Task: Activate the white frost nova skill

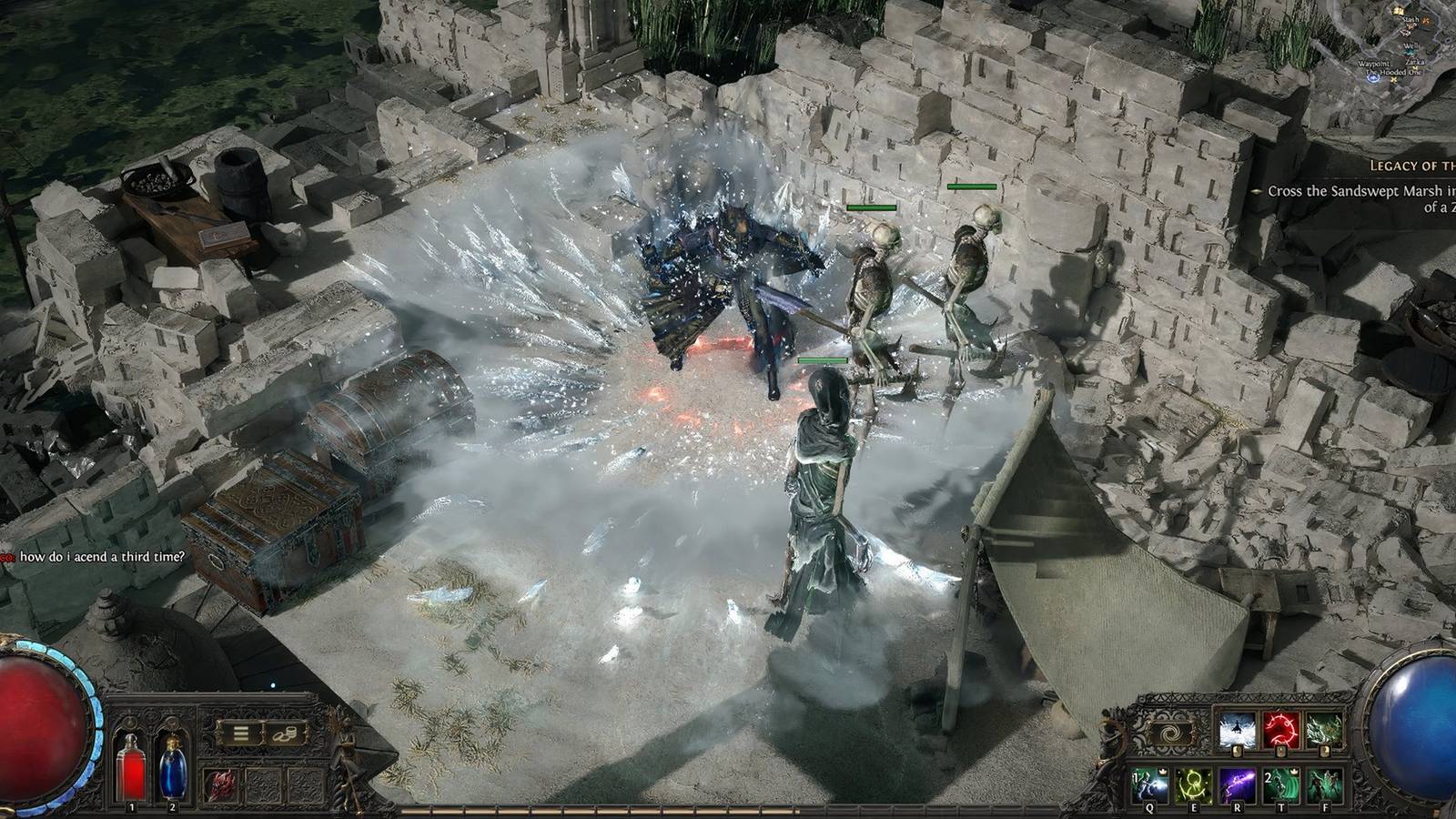Action: click(1238, 731)
